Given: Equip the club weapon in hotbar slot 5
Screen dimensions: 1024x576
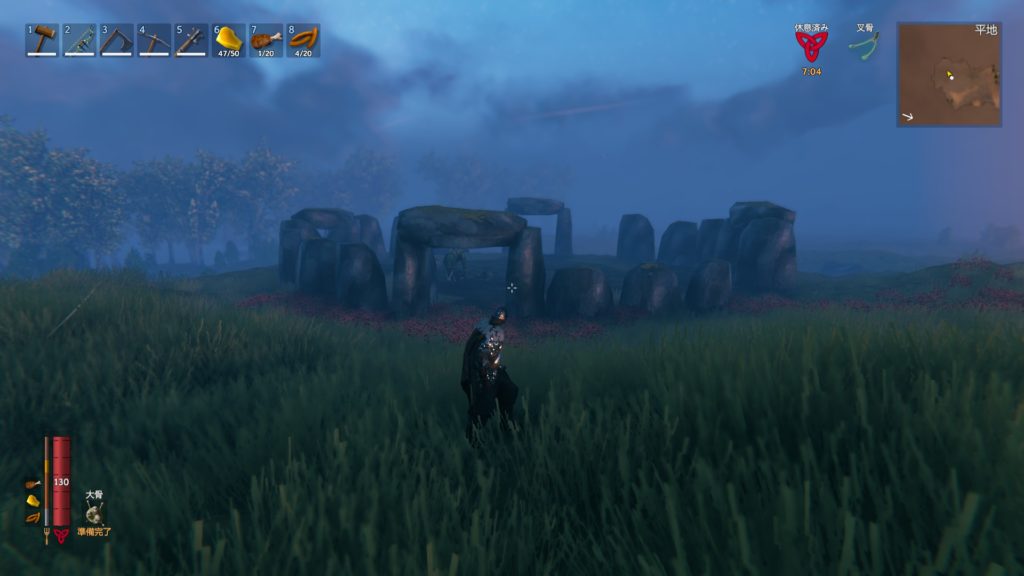Looking at the screenshot, I should pos(192,40).
